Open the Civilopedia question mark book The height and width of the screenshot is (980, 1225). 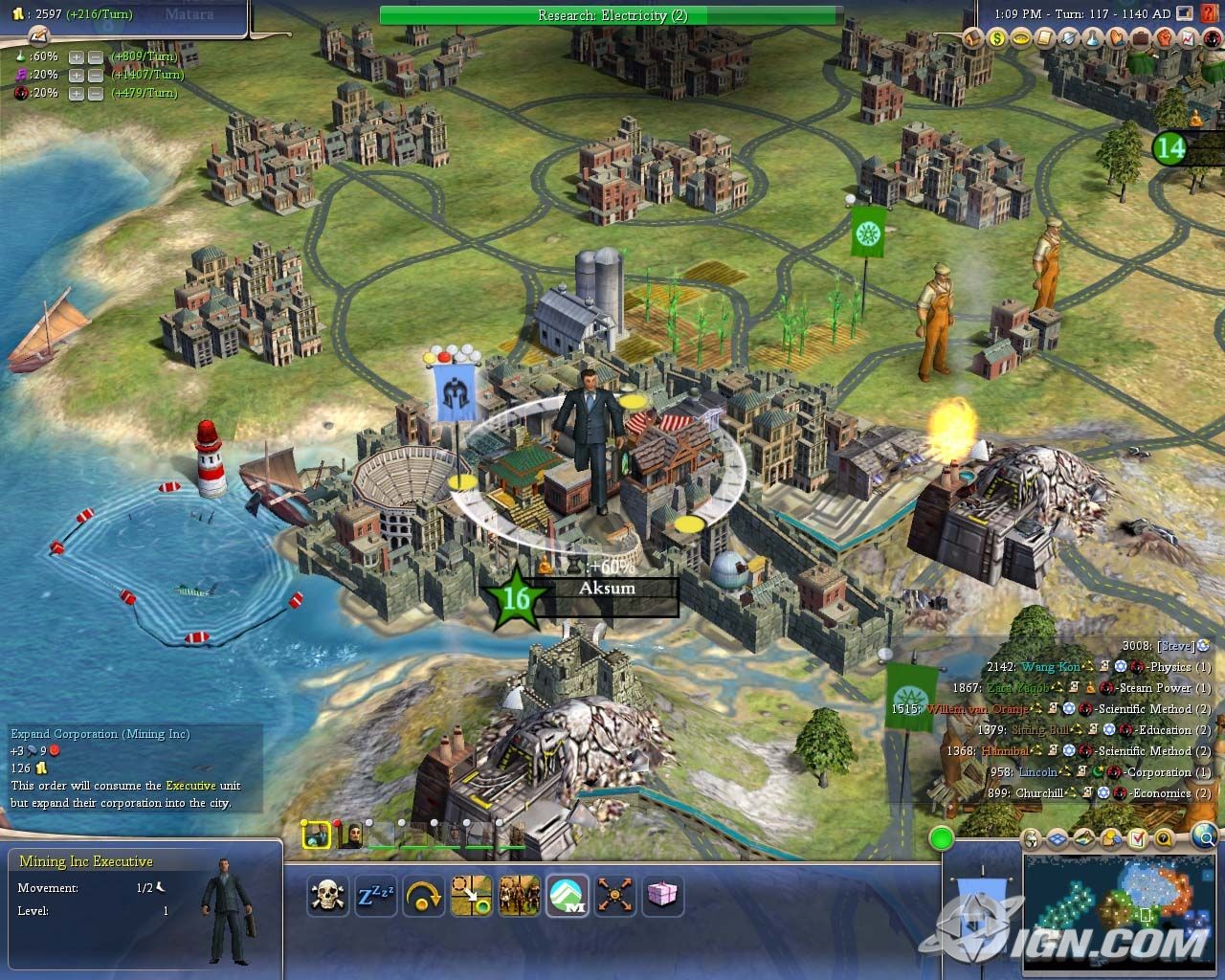tap(1208, 14)
